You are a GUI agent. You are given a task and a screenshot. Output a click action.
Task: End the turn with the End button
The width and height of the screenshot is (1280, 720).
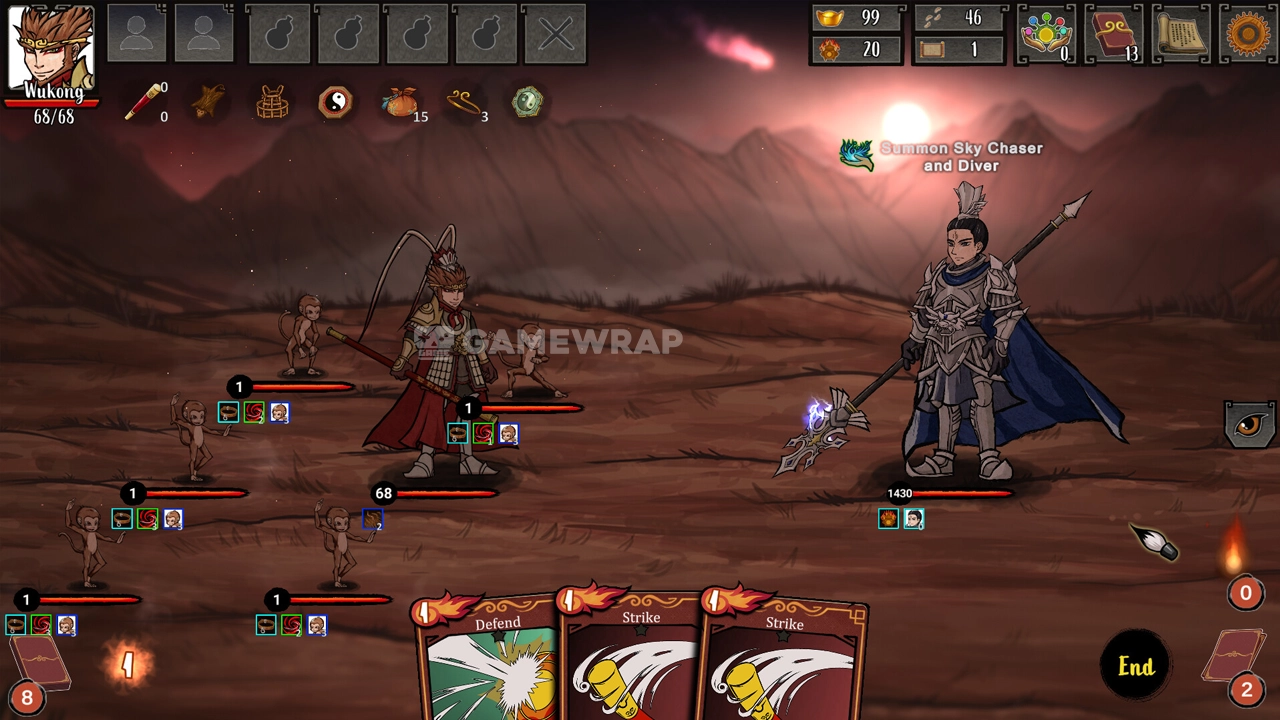[x=1135, y=666]
